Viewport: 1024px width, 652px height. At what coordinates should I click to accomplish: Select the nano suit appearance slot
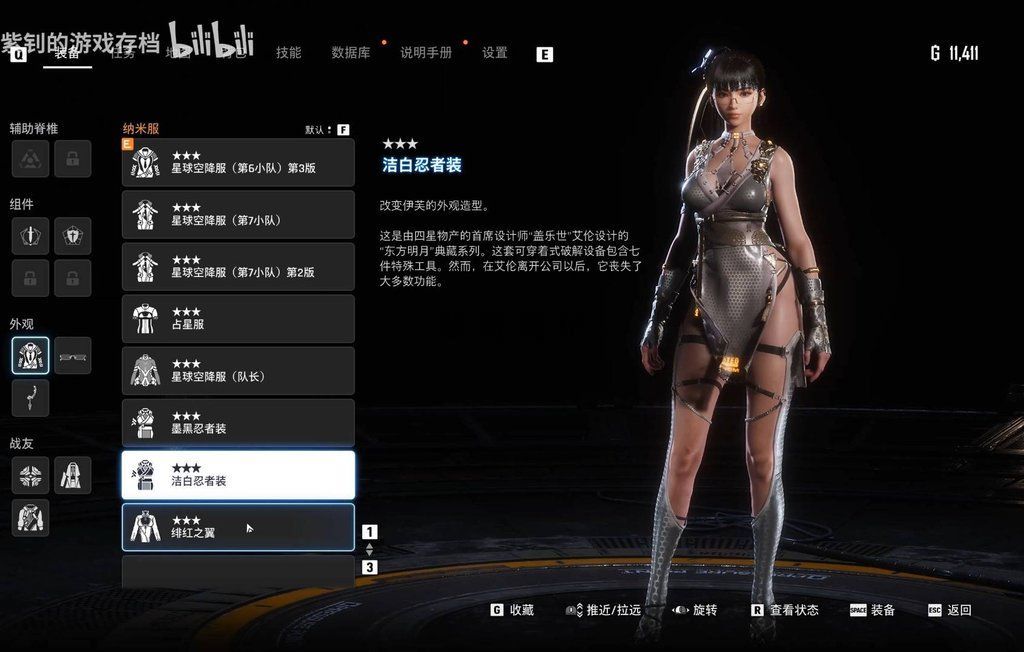(x=31, y=355)
